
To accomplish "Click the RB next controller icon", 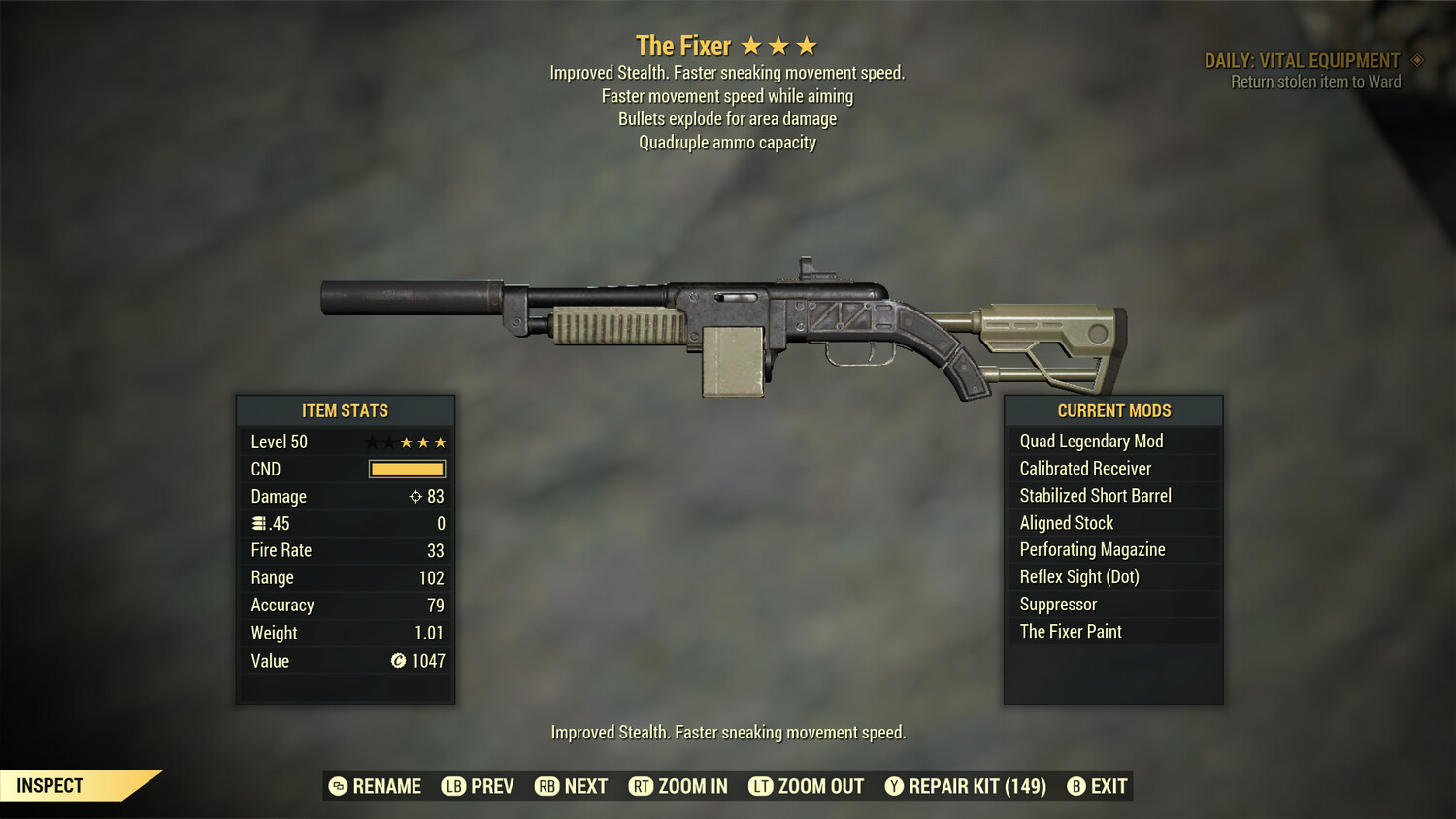I will 546,786.
